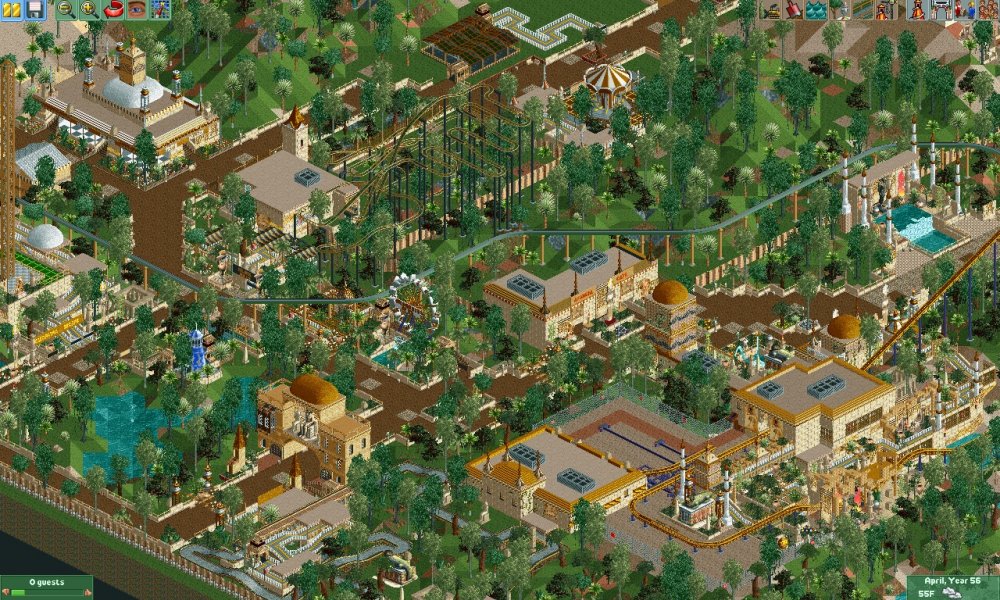
Task: Show the park map window
Action: [x=159, y=9]
